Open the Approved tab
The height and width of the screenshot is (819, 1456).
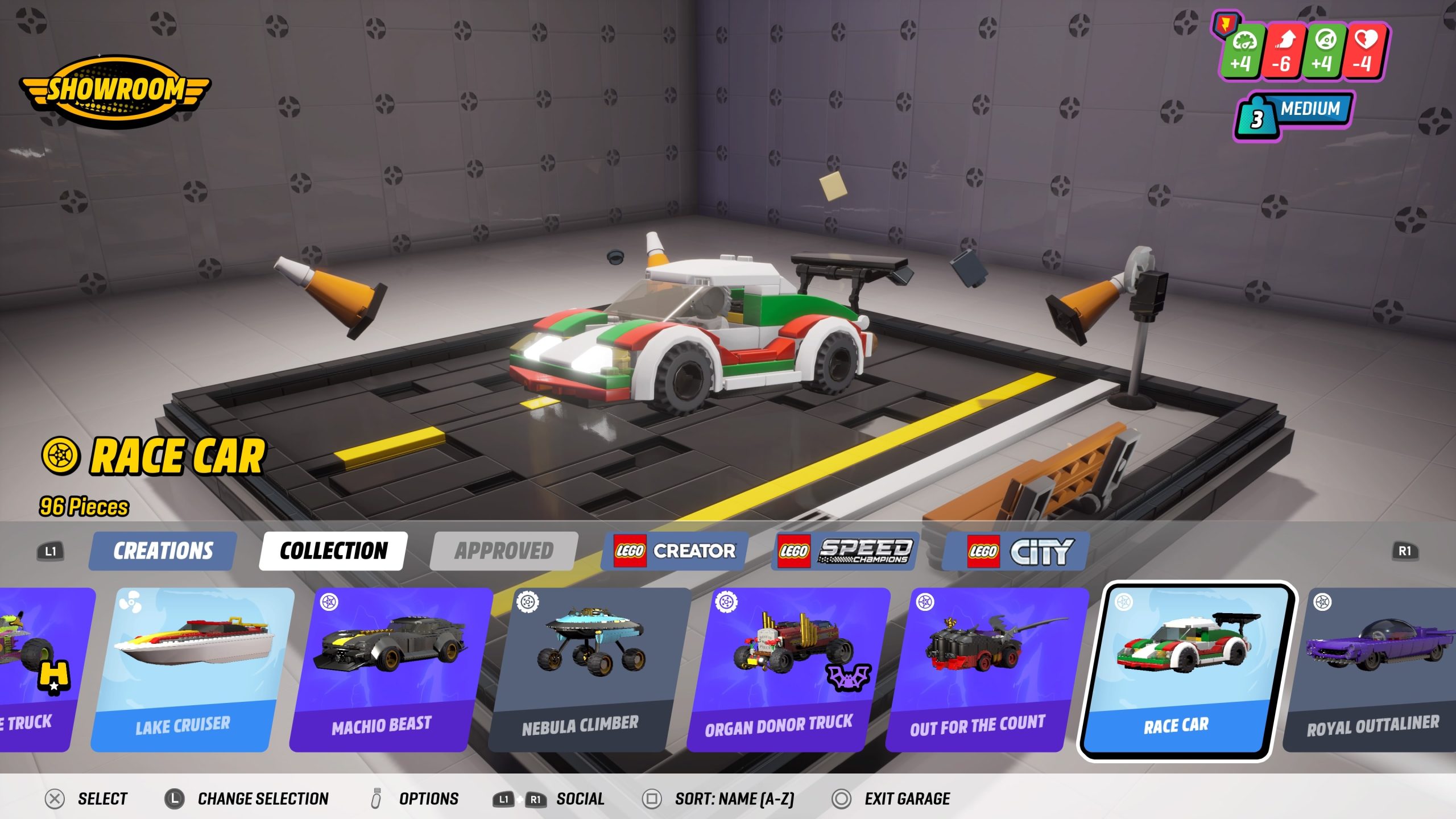[x=502, y=551]
